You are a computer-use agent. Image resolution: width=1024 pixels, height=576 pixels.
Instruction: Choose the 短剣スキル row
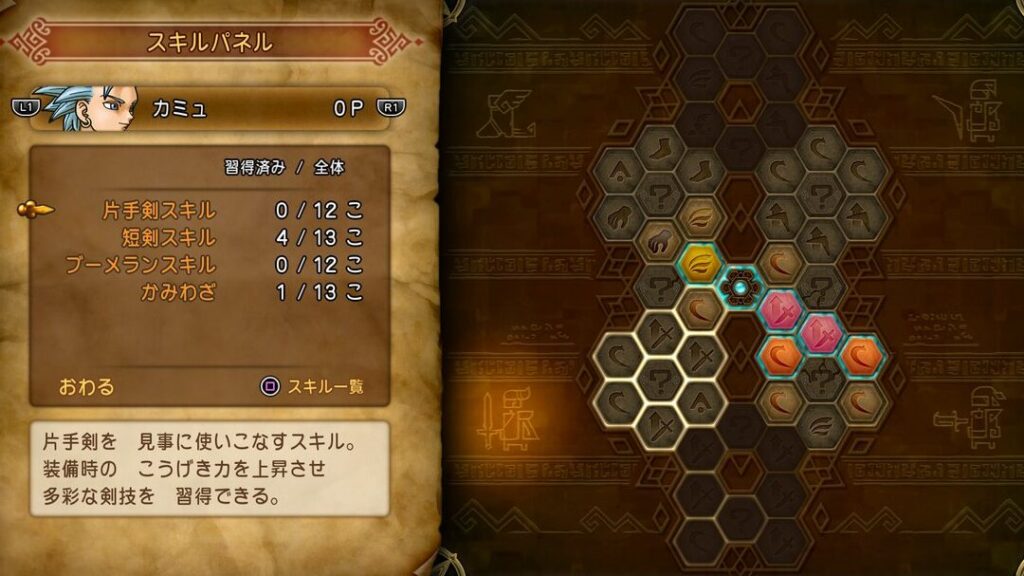pyautogui.click(x=168, y=238)
